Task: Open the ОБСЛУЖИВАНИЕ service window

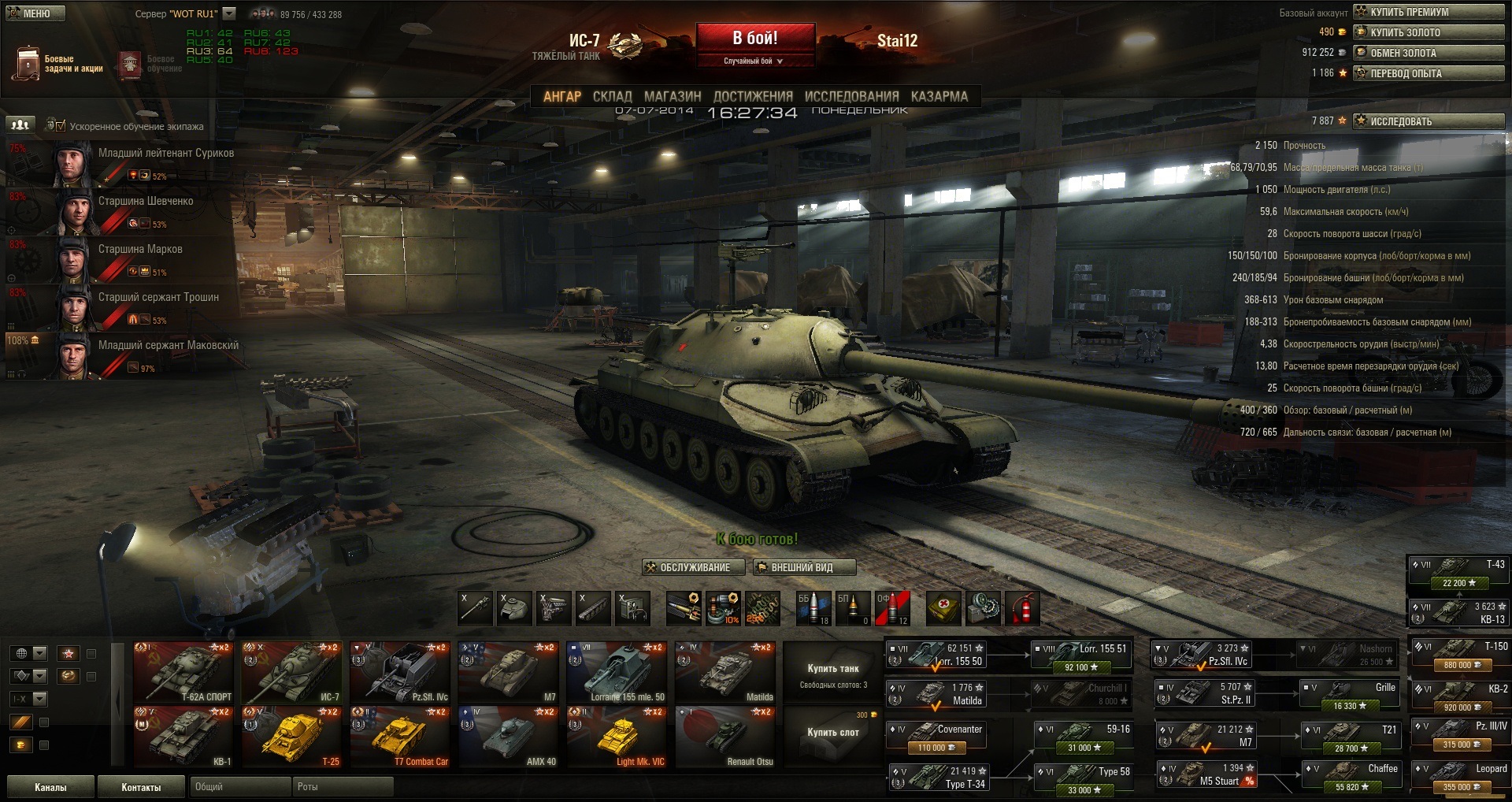Action: point(687,567)
